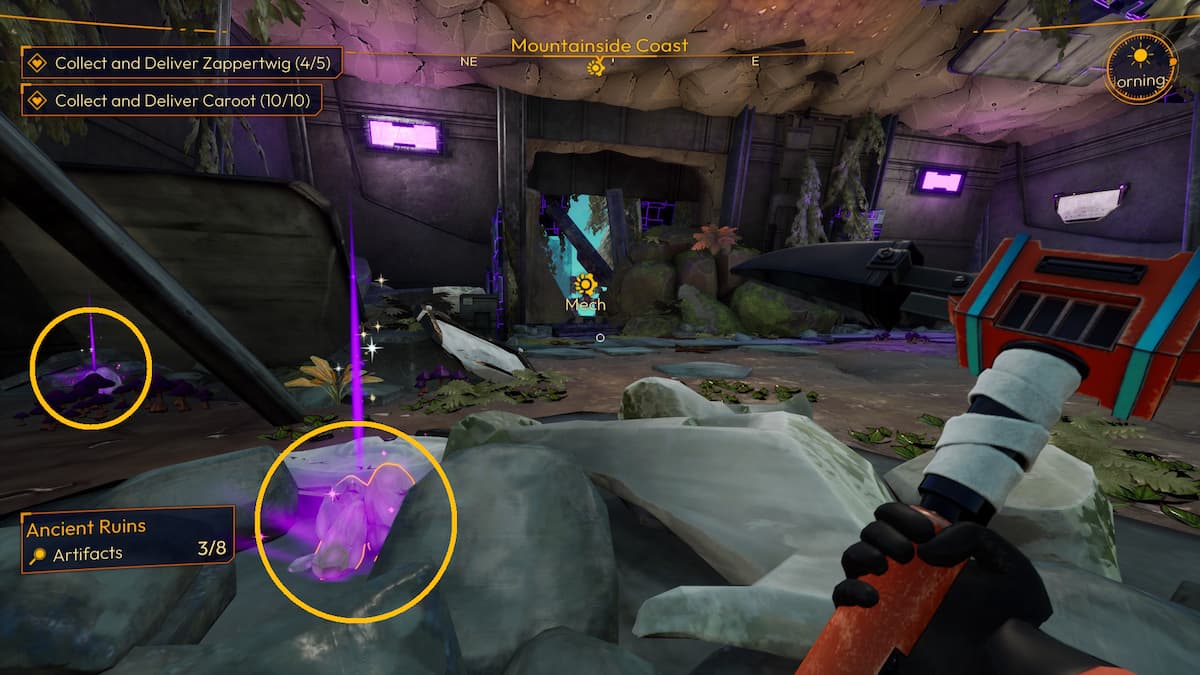The height and width of the screenshot is (675, 1200).
Task: Select the Collect and Deliver Zappertwig objective
Action: click(x=181, y=63)
